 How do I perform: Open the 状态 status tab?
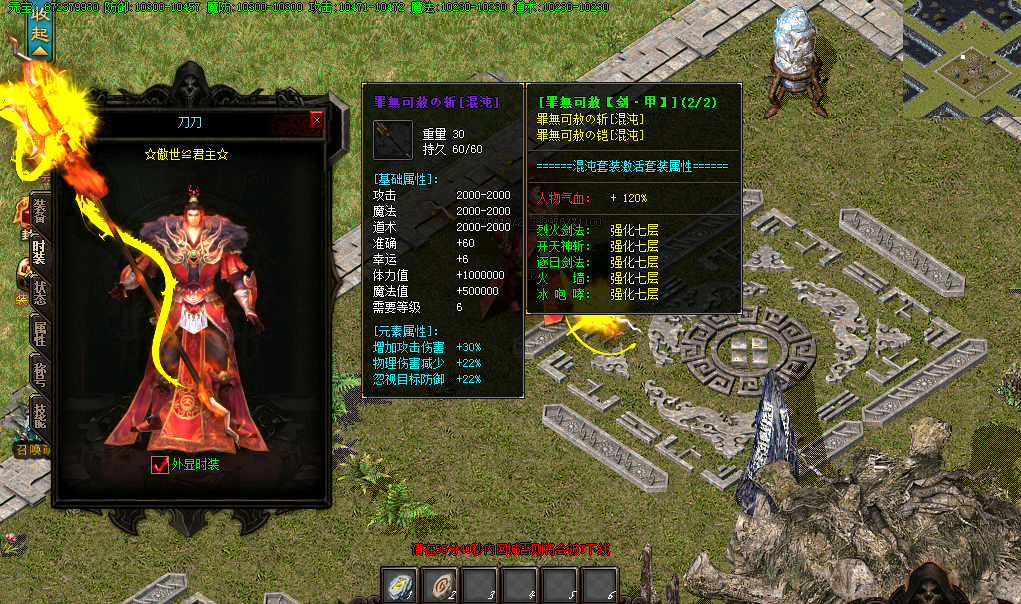tap(40, 294)
